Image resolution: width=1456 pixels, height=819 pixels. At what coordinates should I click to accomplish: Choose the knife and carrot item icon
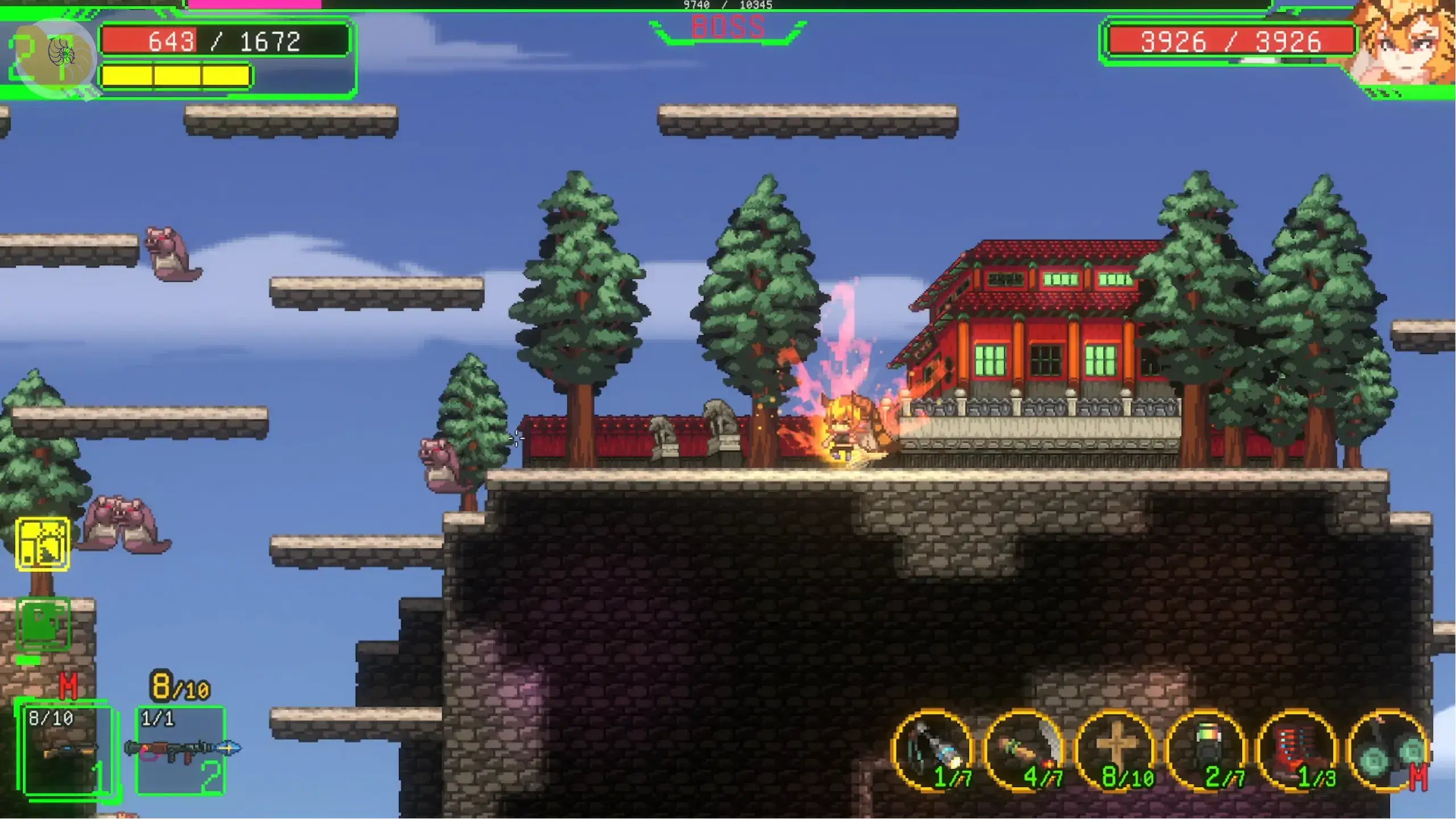pos(1025,751)
